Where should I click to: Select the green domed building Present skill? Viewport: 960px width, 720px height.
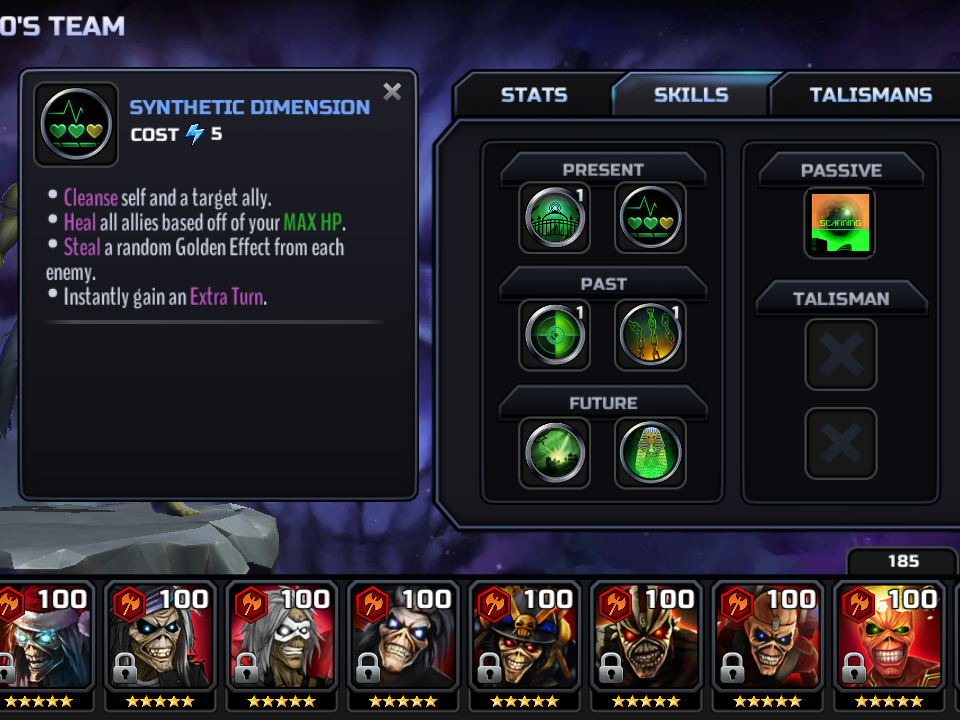[x=554, y=218]
